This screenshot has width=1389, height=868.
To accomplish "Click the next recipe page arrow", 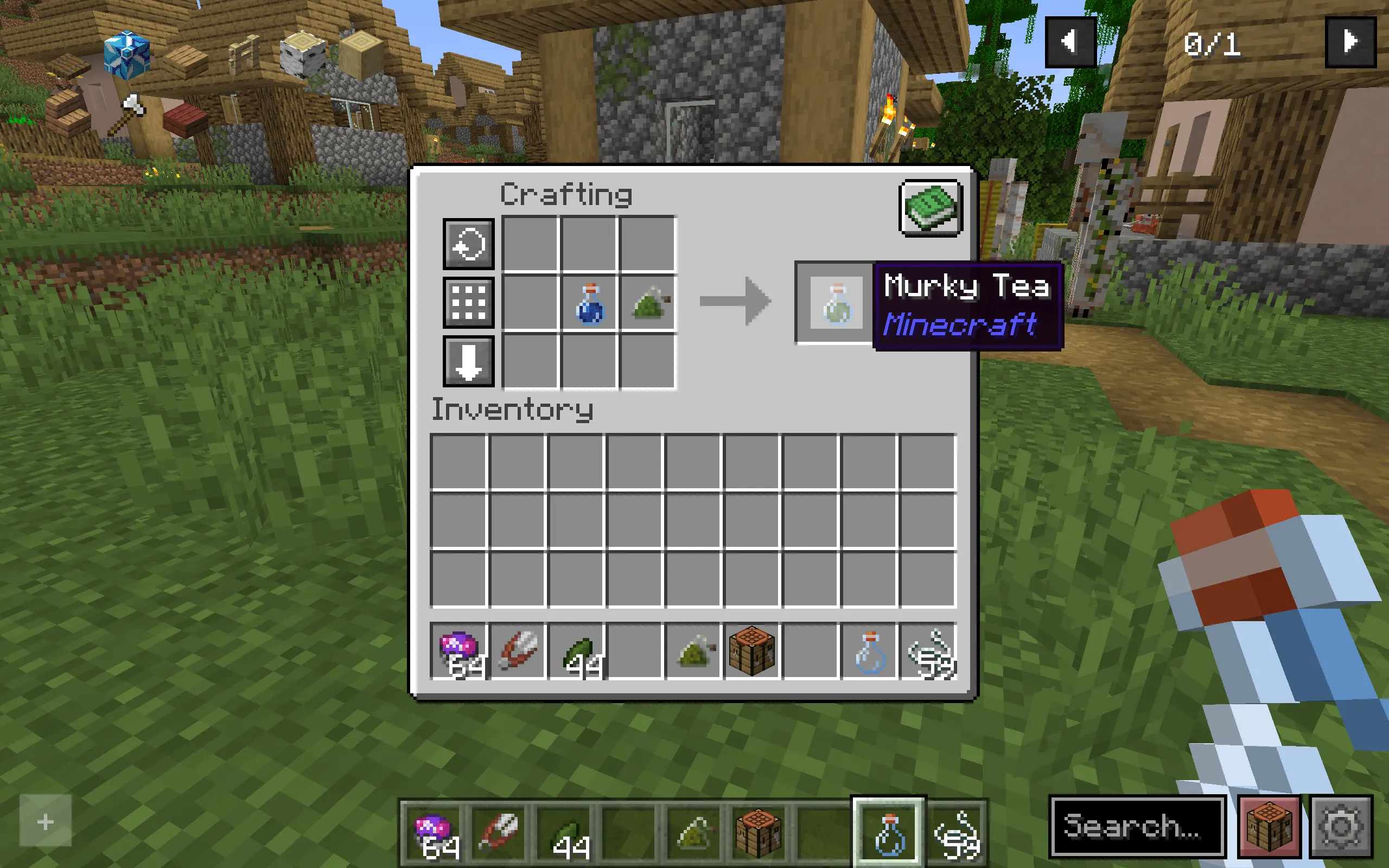I will (x=1350, y=41).
